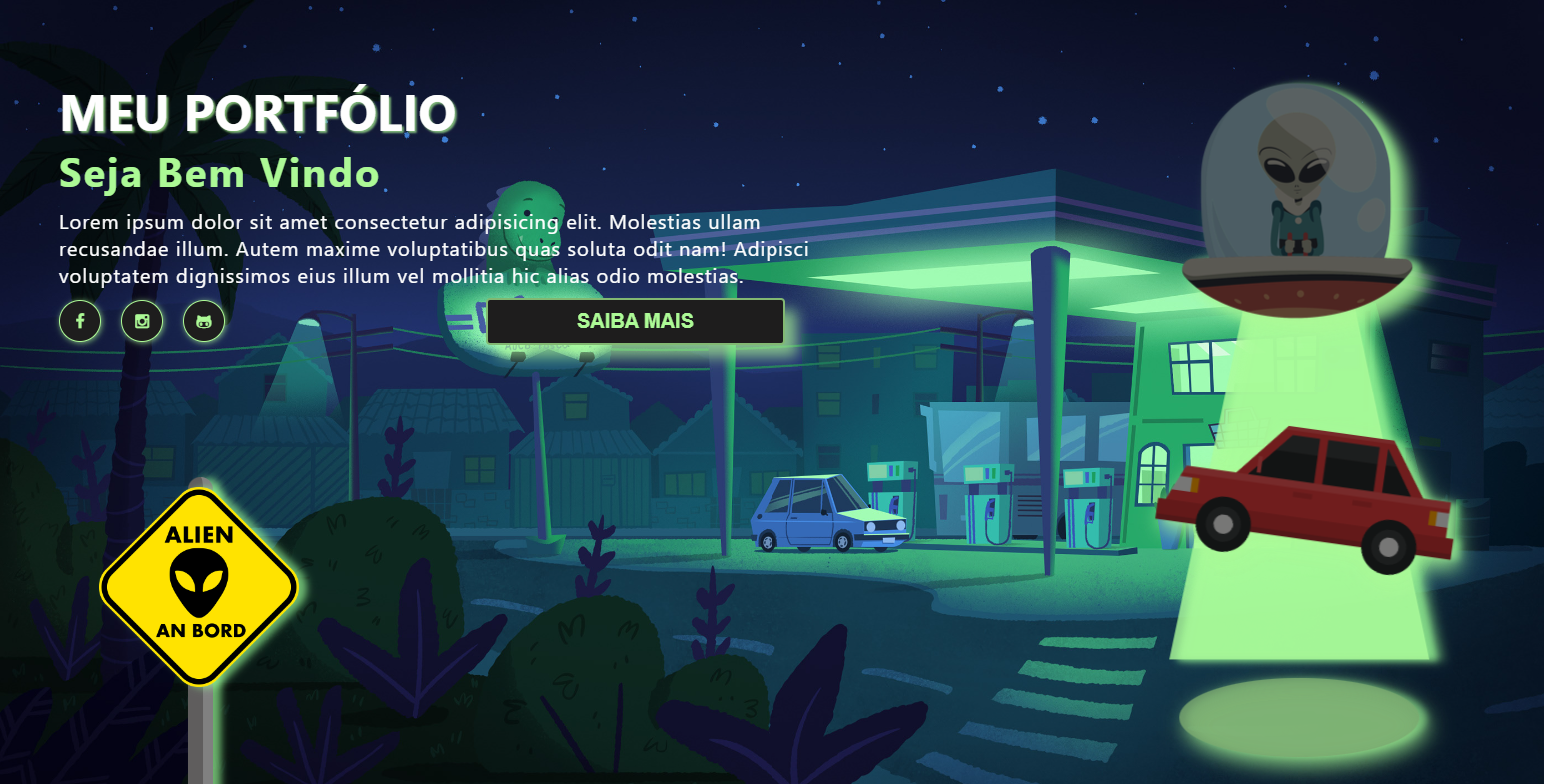Open the Facebook social icon
Viewport: 1544px width, 784px height.
[80, 321]
